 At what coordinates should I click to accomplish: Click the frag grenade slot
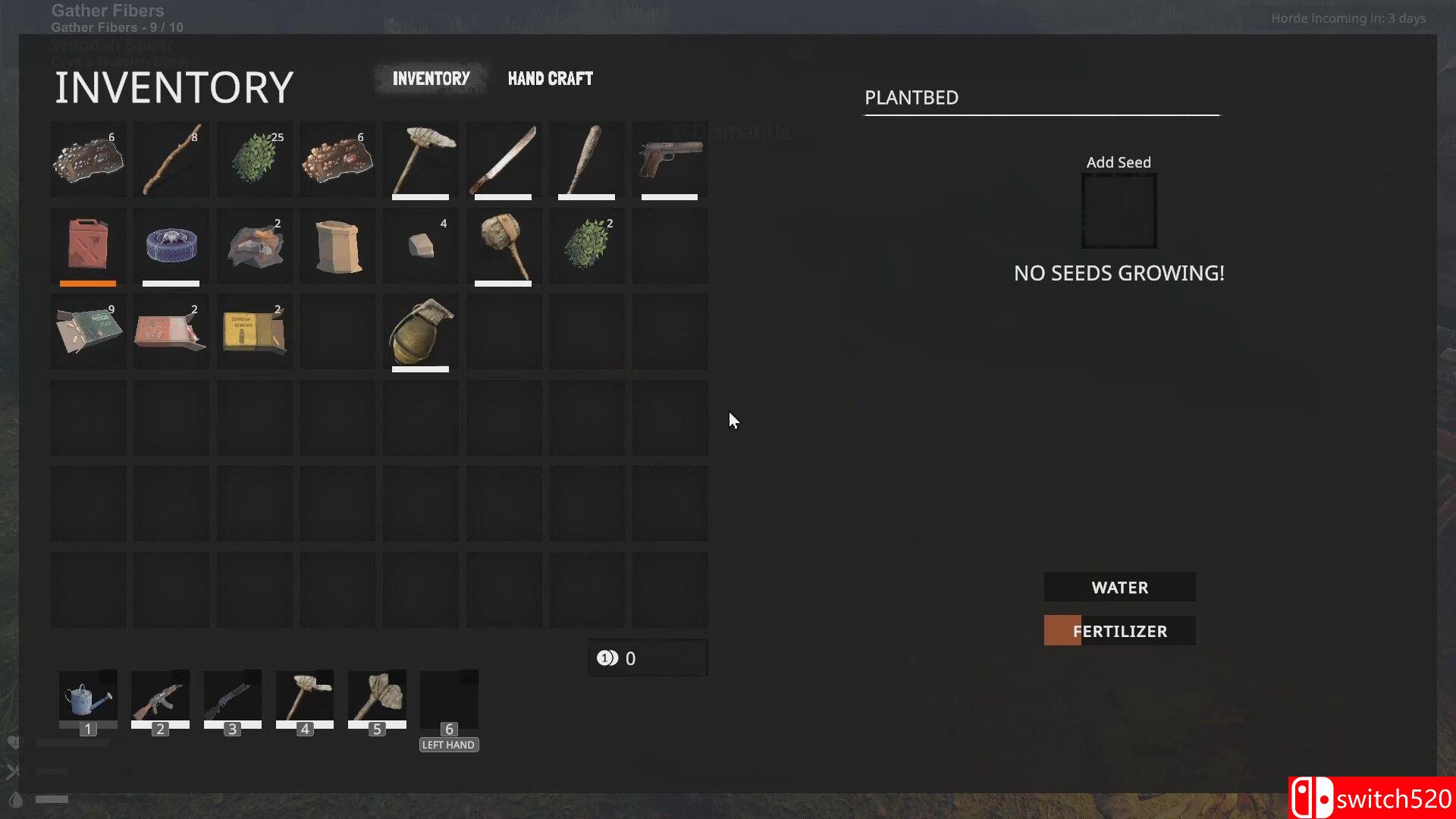coord(421,331)
